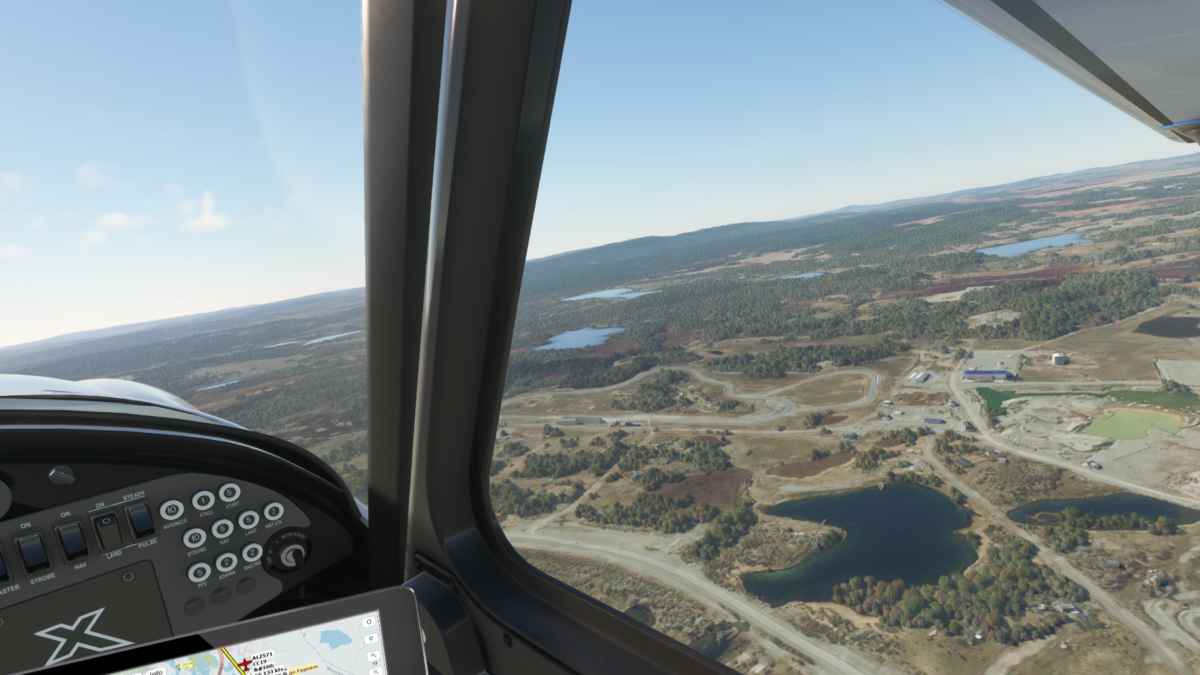Screen dimensions: 1200x675
Task: Click the STROBE circuit breaker
Action: pyautogui.click(x=196, y=537)
